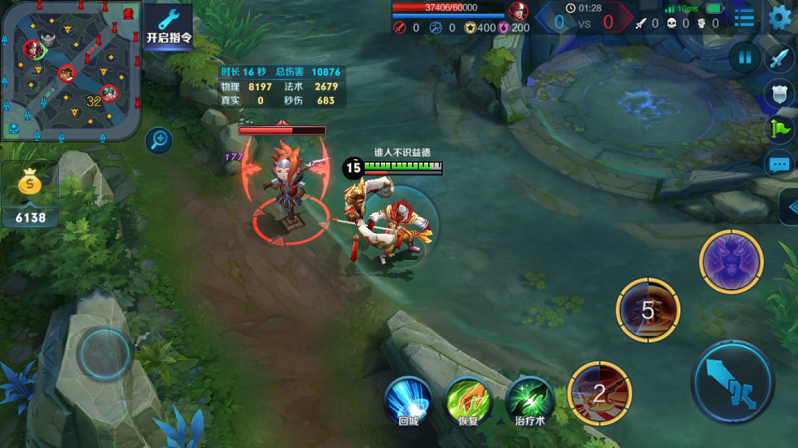Viewport: 798px width, 448px height.
Task: Touch the virtual movement joystick
Action: pos(103,352)
